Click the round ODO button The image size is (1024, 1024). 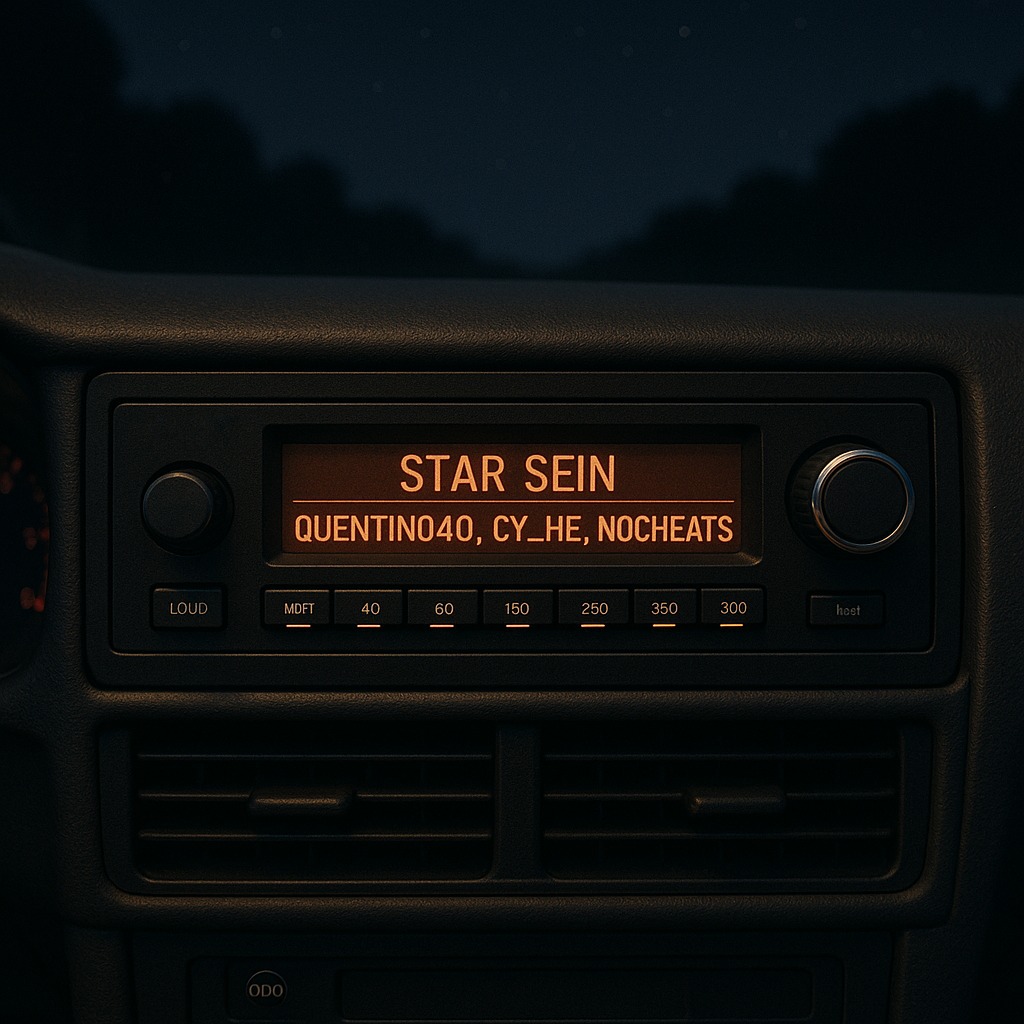(x=266, y=990)
